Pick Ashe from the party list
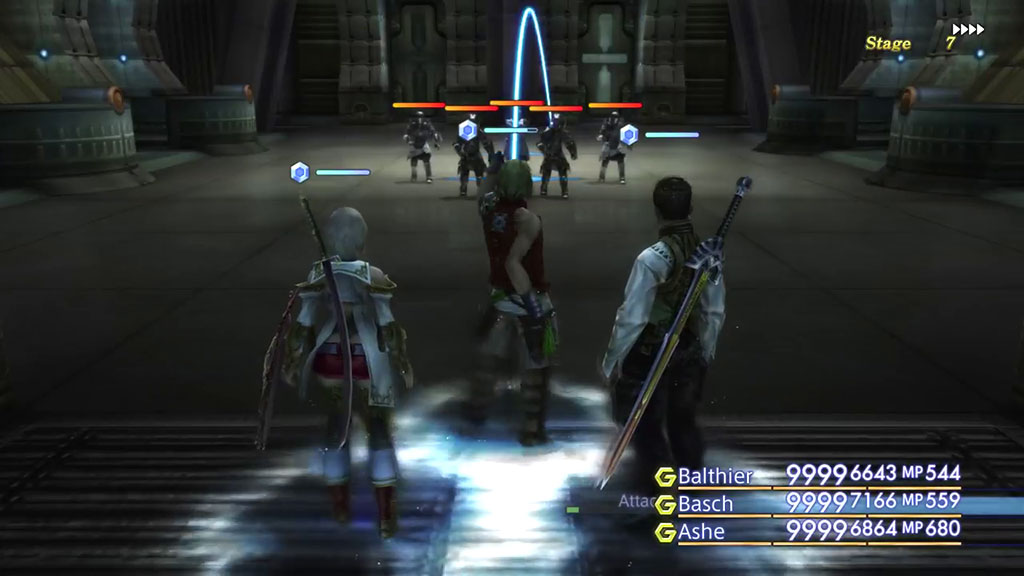The height and width of the screenshot is (576, 1024). click(701, 531)
